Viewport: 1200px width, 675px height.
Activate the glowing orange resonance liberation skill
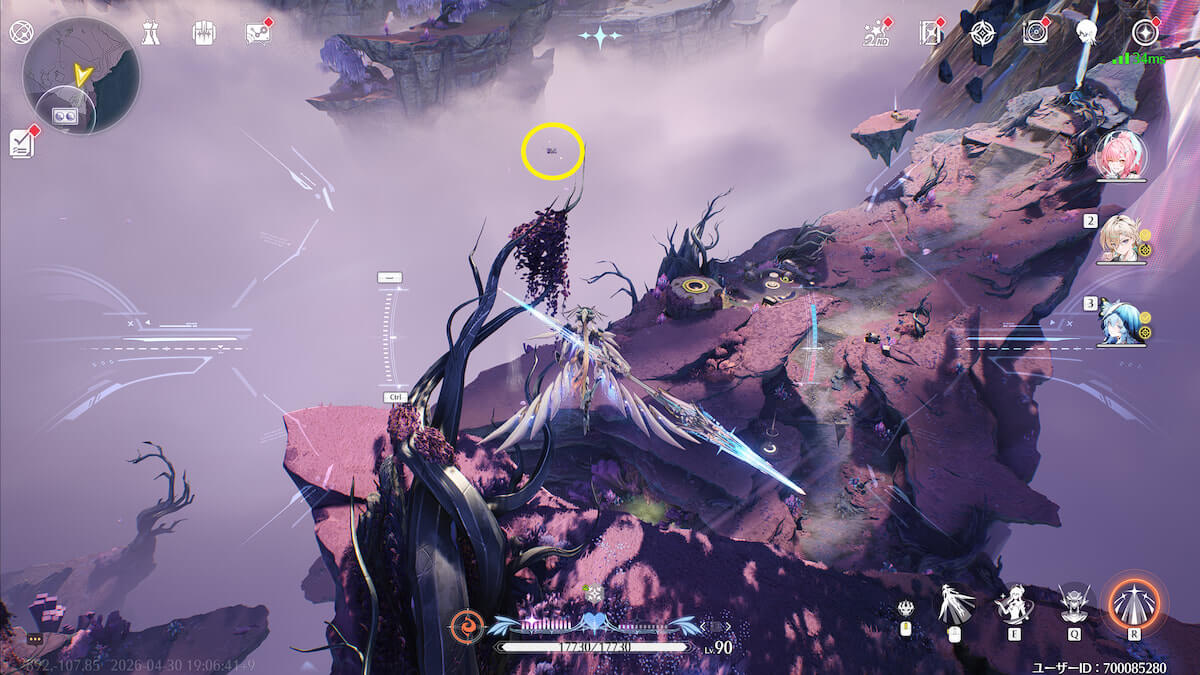(1135, 604)
